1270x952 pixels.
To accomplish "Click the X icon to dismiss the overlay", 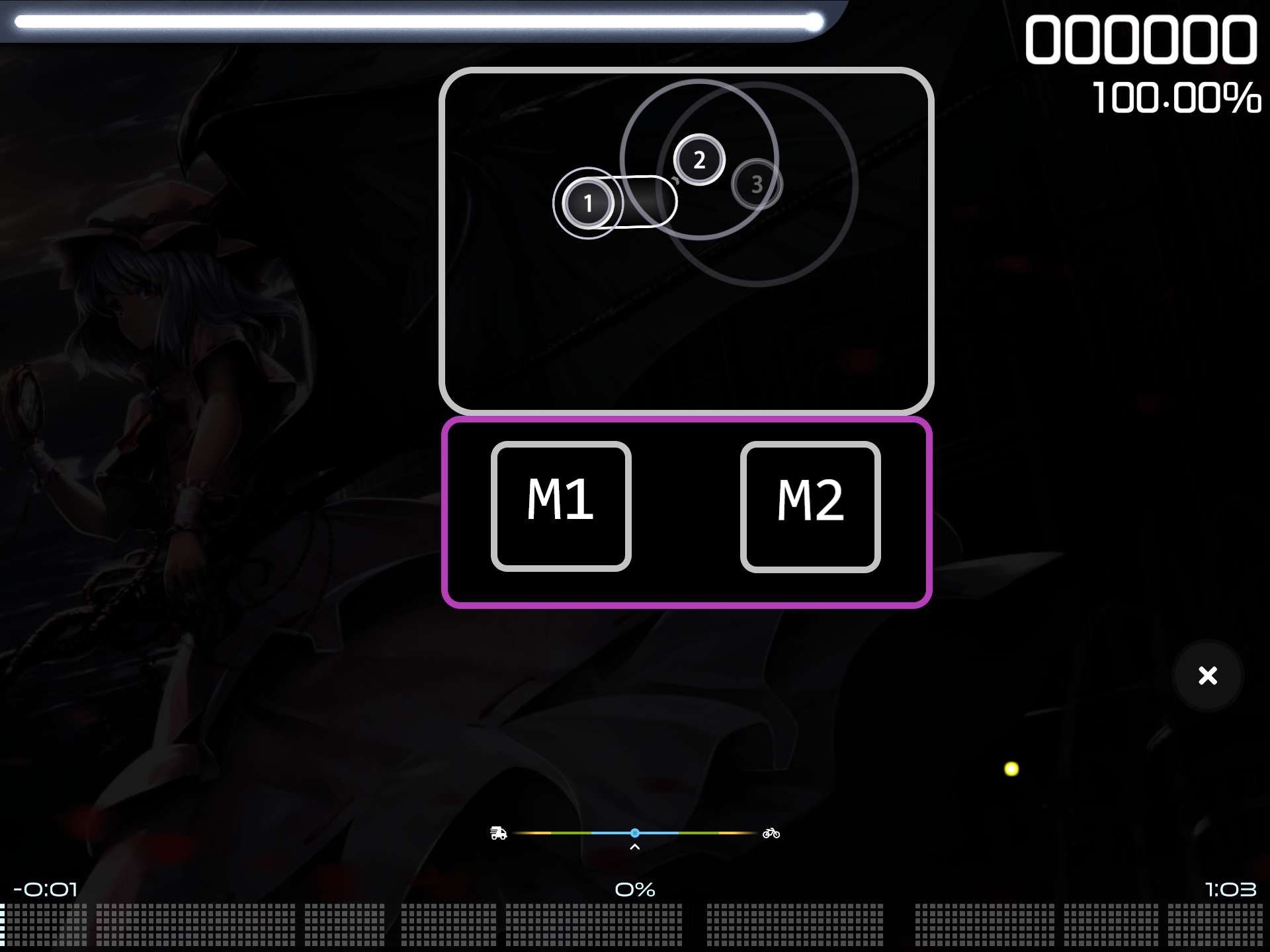I will 1208,676.
